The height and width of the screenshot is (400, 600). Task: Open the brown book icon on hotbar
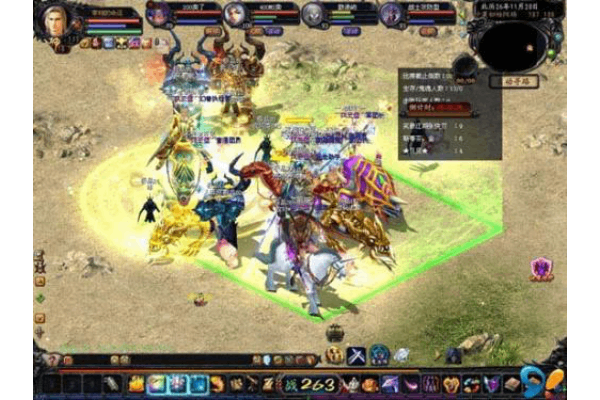click(511, 384)
